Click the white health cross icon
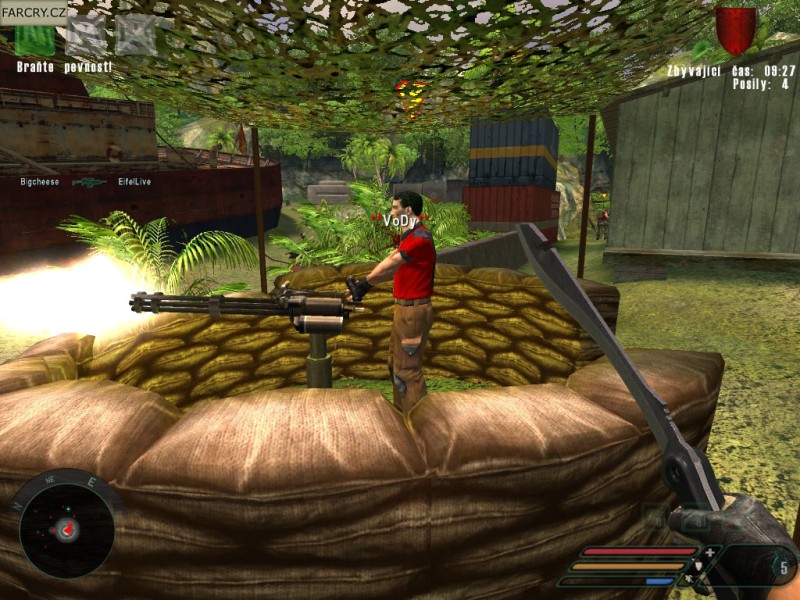Screen dimensions: 800x600 point(709,551)
